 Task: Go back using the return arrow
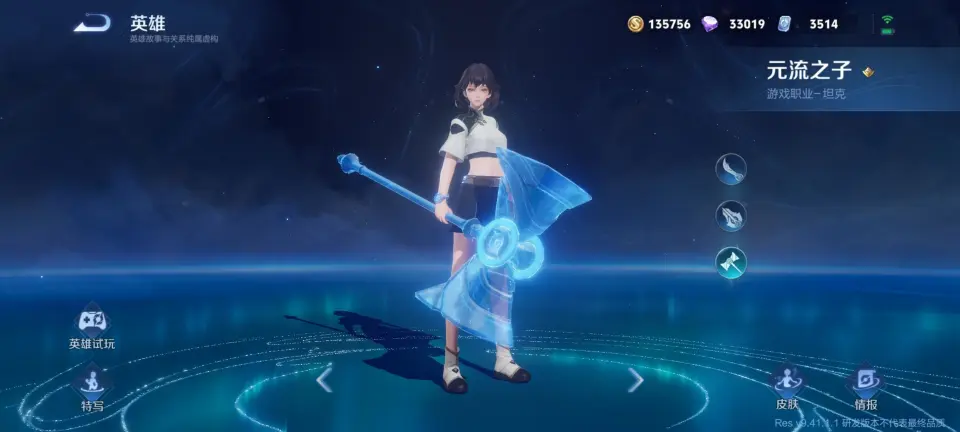[x=92, y=23]
